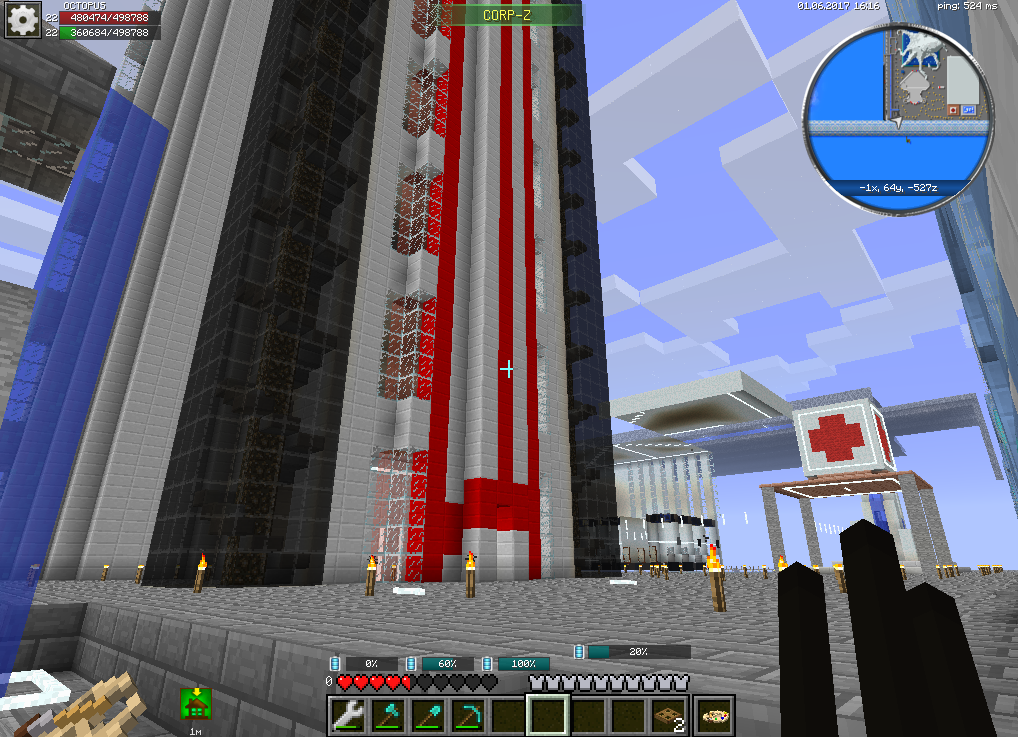Click the green home waypoint icon
This screenshot has height=737, width=1018.
point(194,703)
